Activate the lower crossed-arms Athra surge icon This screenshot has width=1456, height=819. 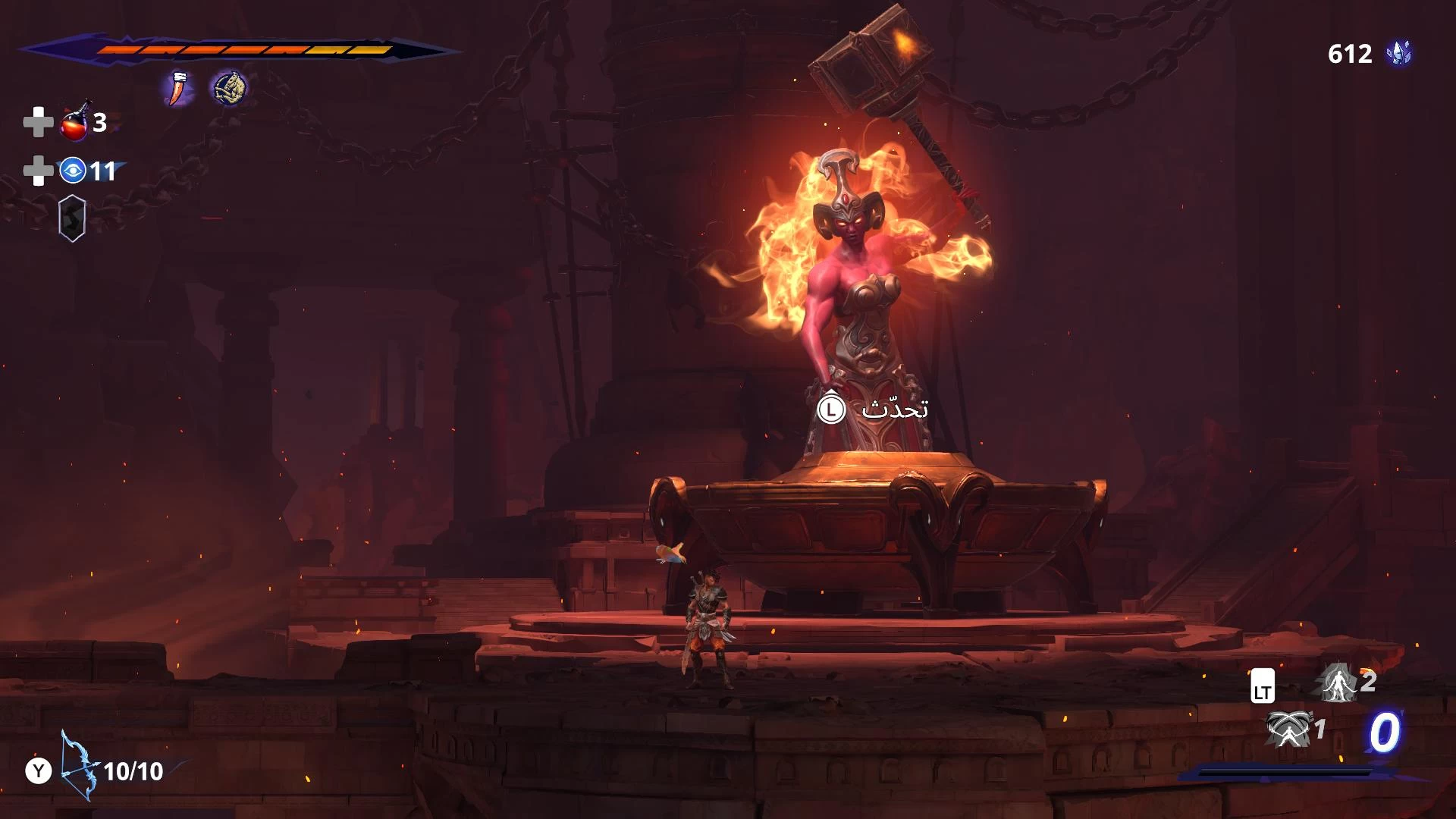(x=1288, y=730)
